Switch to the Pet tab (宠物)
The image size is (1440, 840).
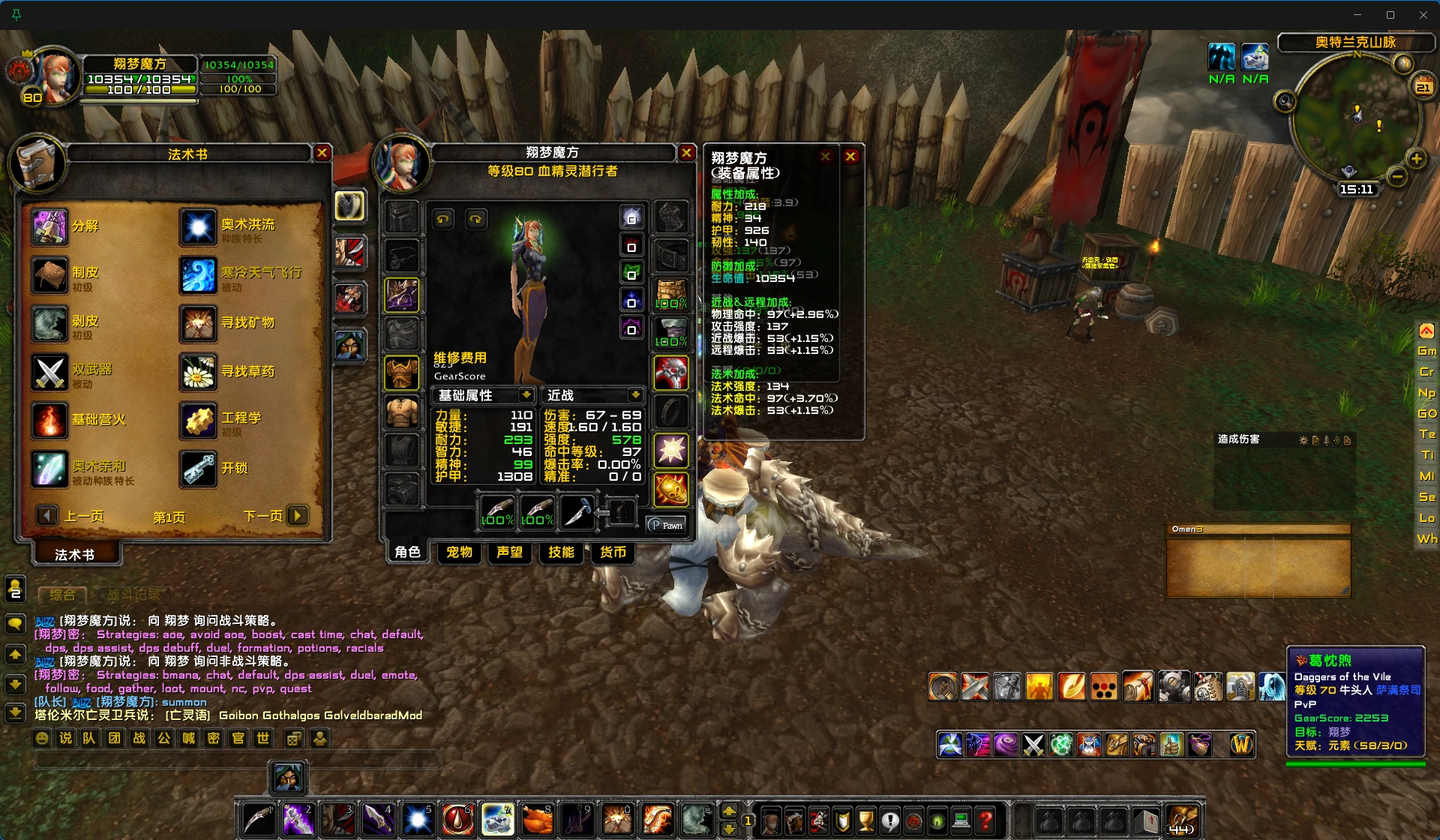pos(459,553)
